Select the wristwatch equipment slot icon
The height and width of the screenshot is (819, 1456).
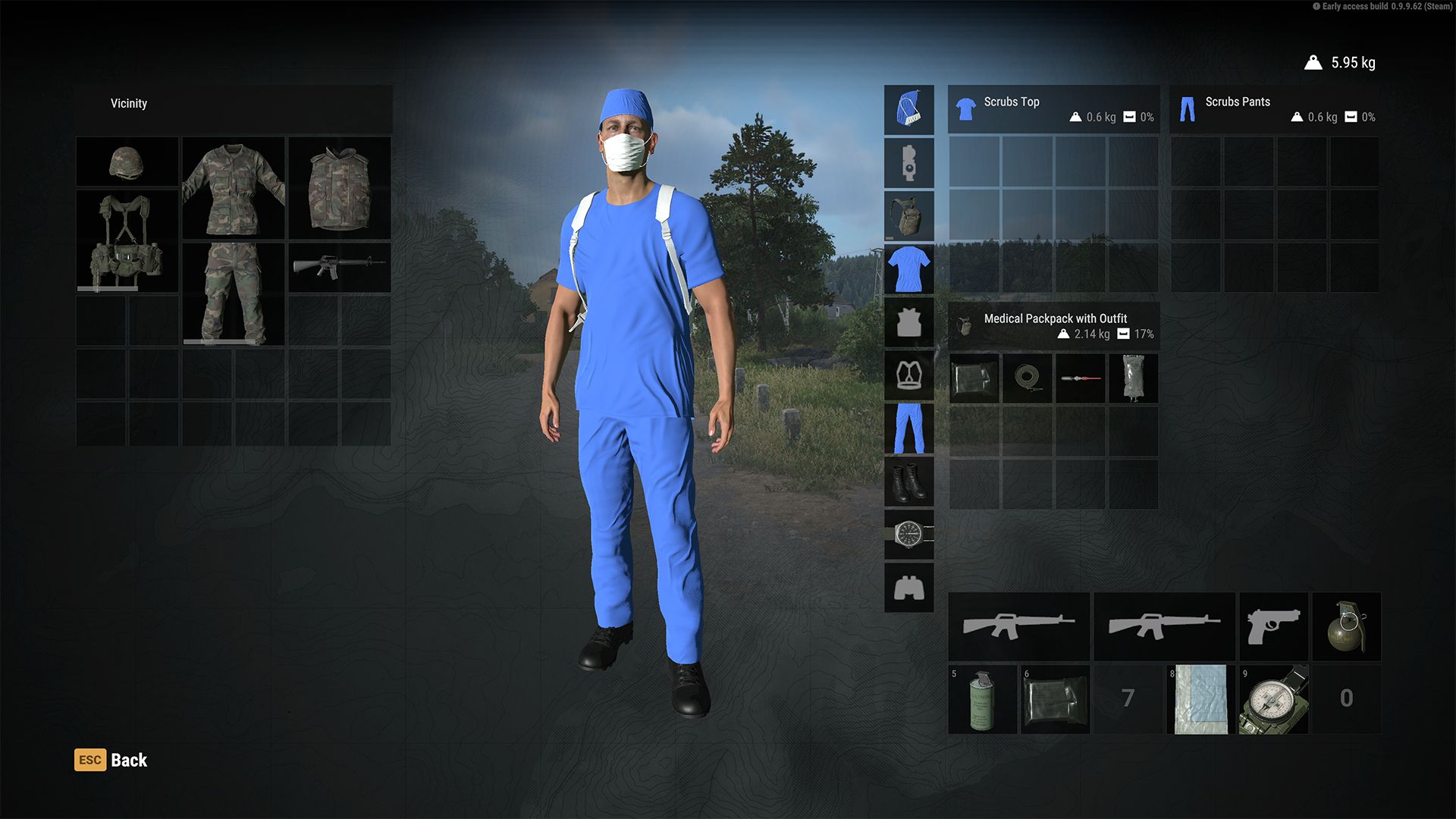(x=908, y=535)
